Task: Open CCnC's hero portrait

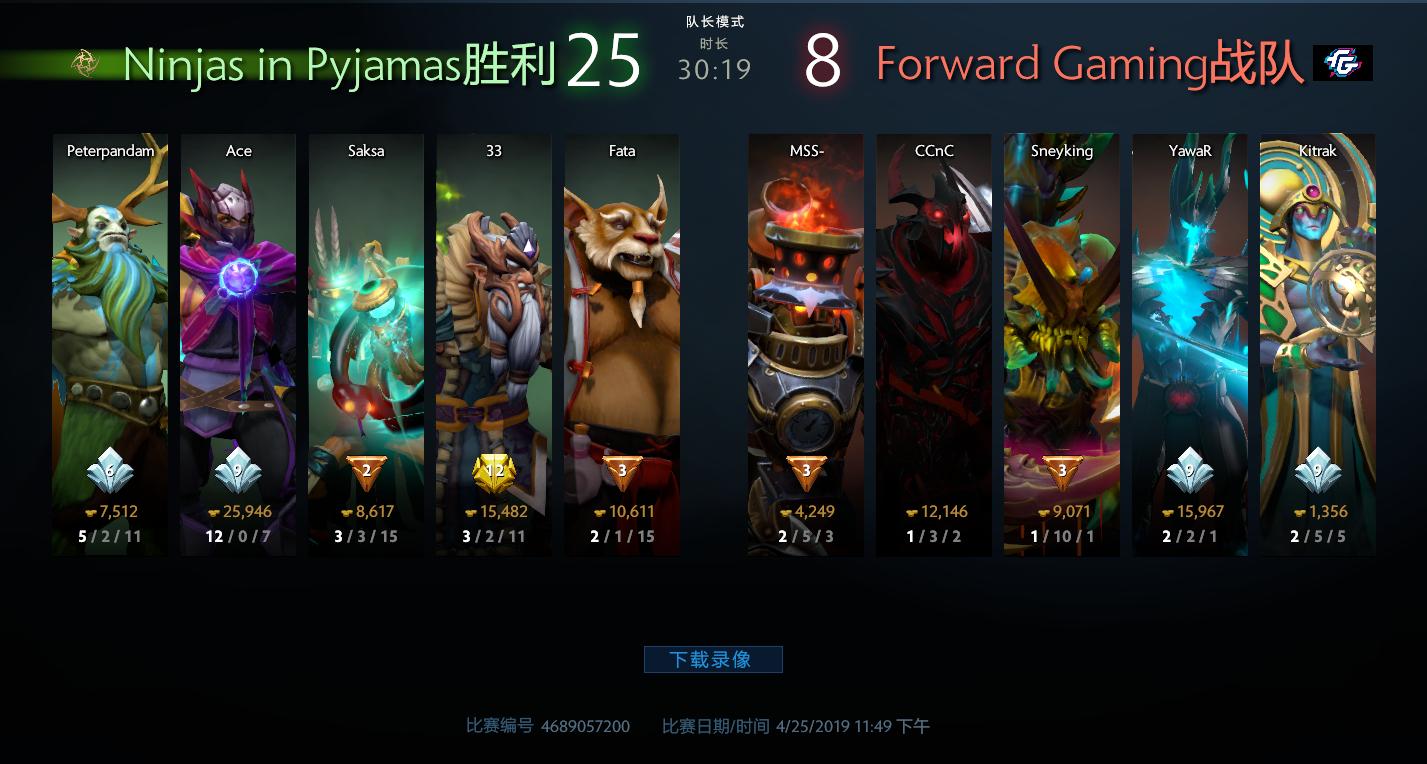Action: tap(933, 300)
